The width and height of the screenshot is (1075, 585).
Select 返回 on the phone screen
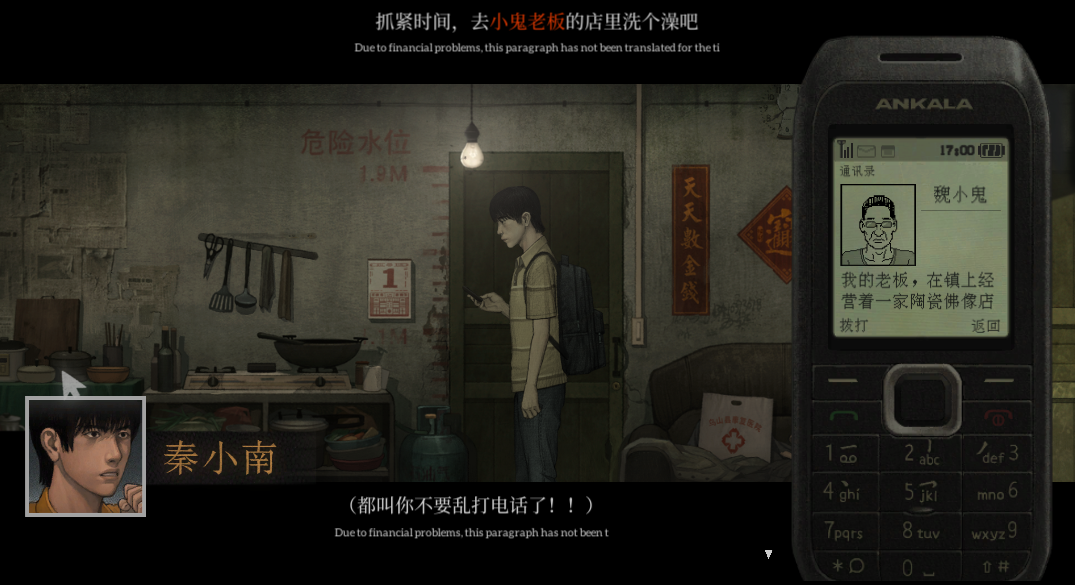[x=985, y=325]
